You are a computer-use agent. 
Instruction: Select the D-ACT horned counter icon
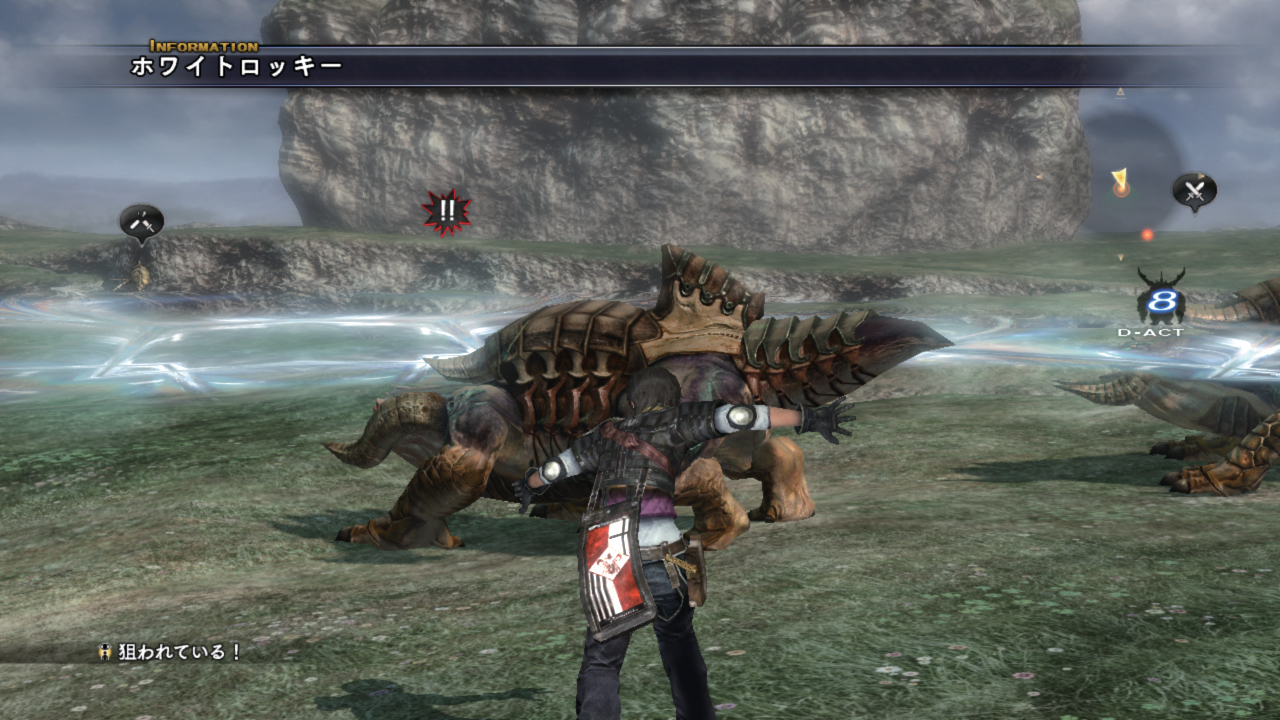pos(1161,298)
